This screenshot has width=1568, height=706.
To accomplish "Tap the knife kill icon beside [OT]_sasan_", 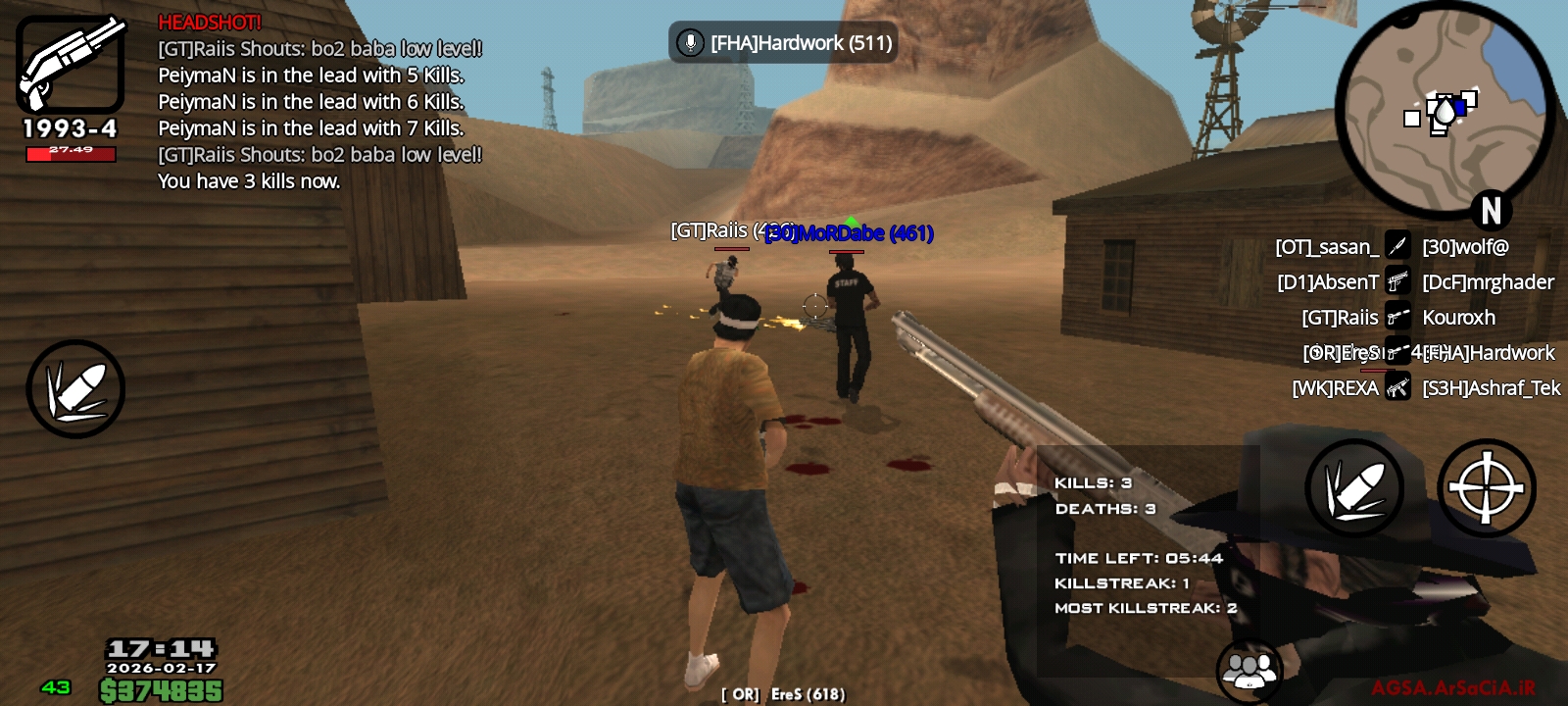I will pos(1397,247).
